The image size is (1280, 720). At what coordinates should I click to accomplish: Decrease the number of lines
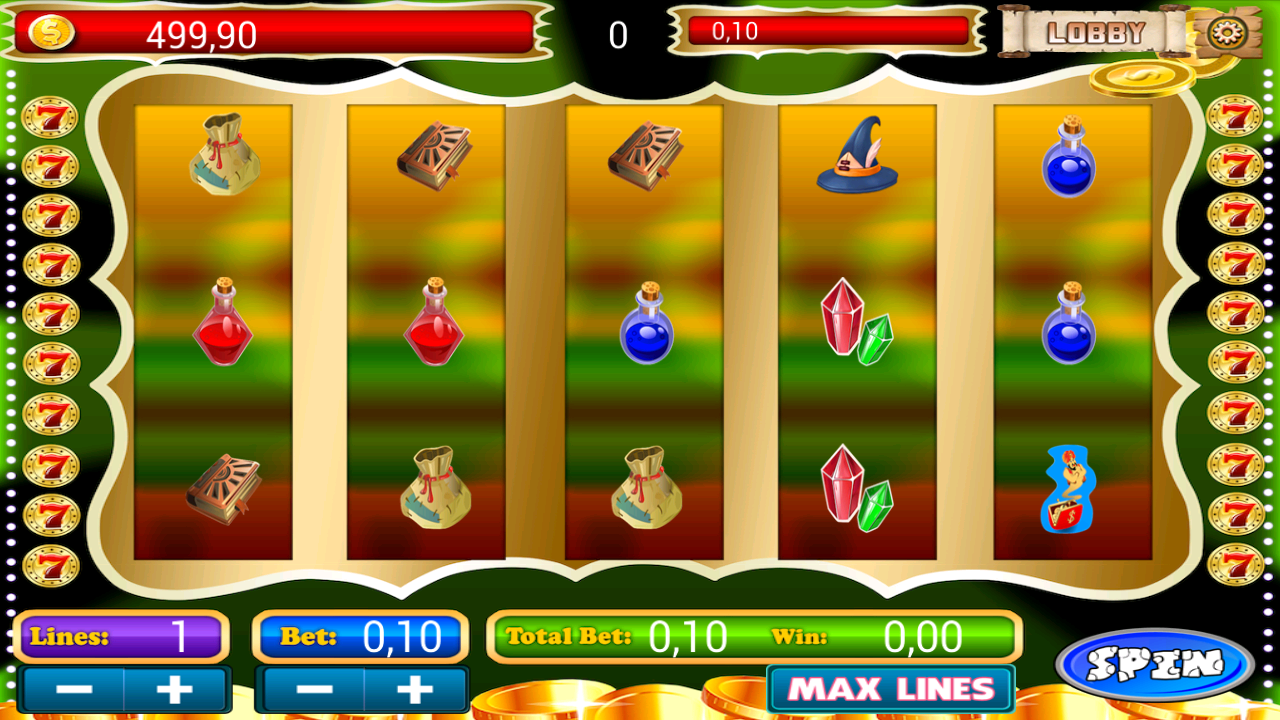pos(74,689)
